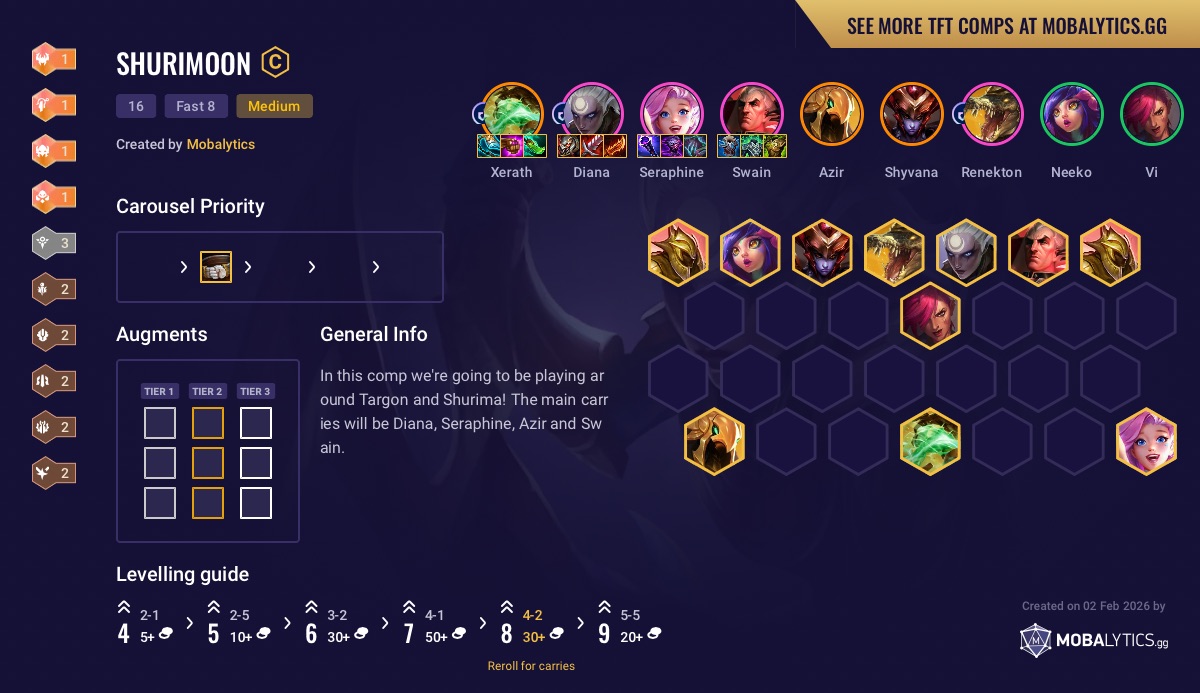Open the See More TFT Comps banner

[1006, 26]
